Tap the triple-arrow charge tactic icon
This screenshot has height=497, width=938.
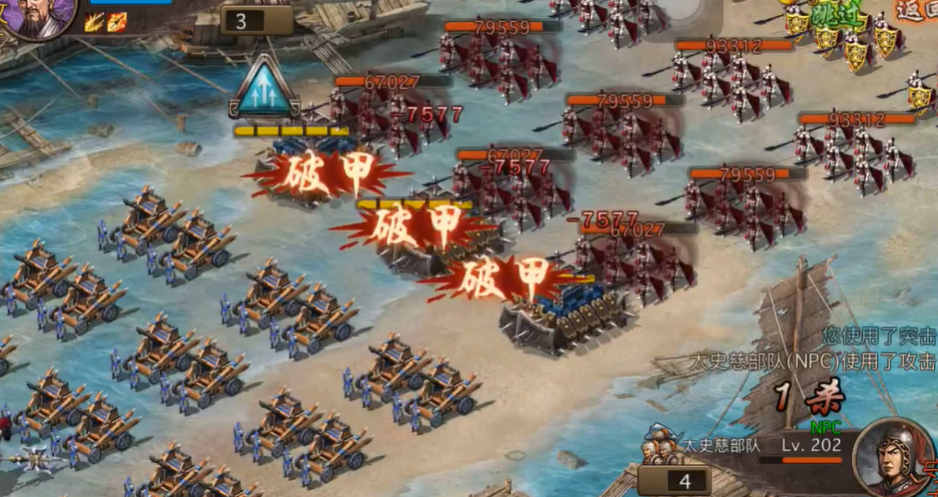[x=264, y=88]
